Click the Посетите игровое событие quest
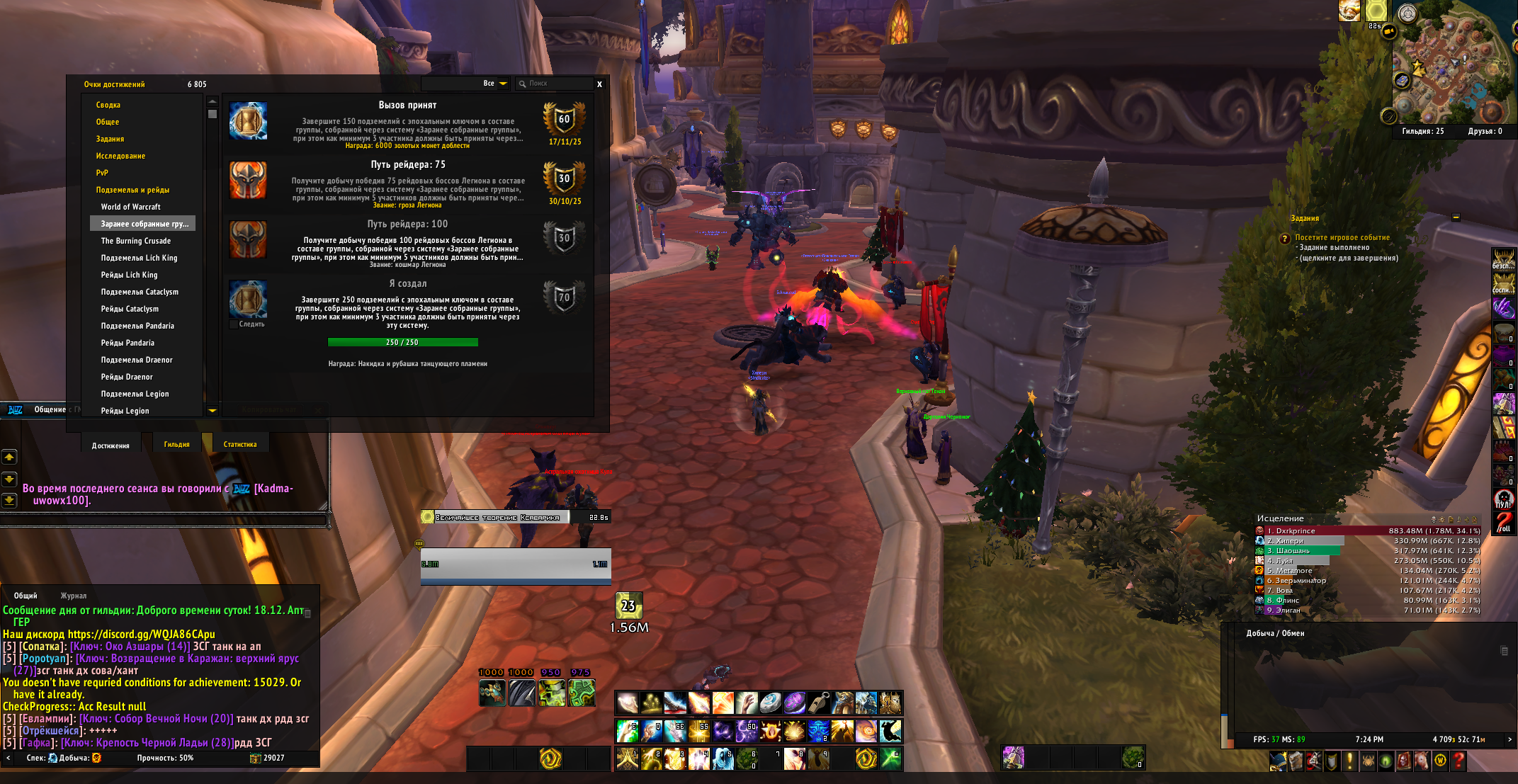The image size is (1518, 784). click(1342, 238)
